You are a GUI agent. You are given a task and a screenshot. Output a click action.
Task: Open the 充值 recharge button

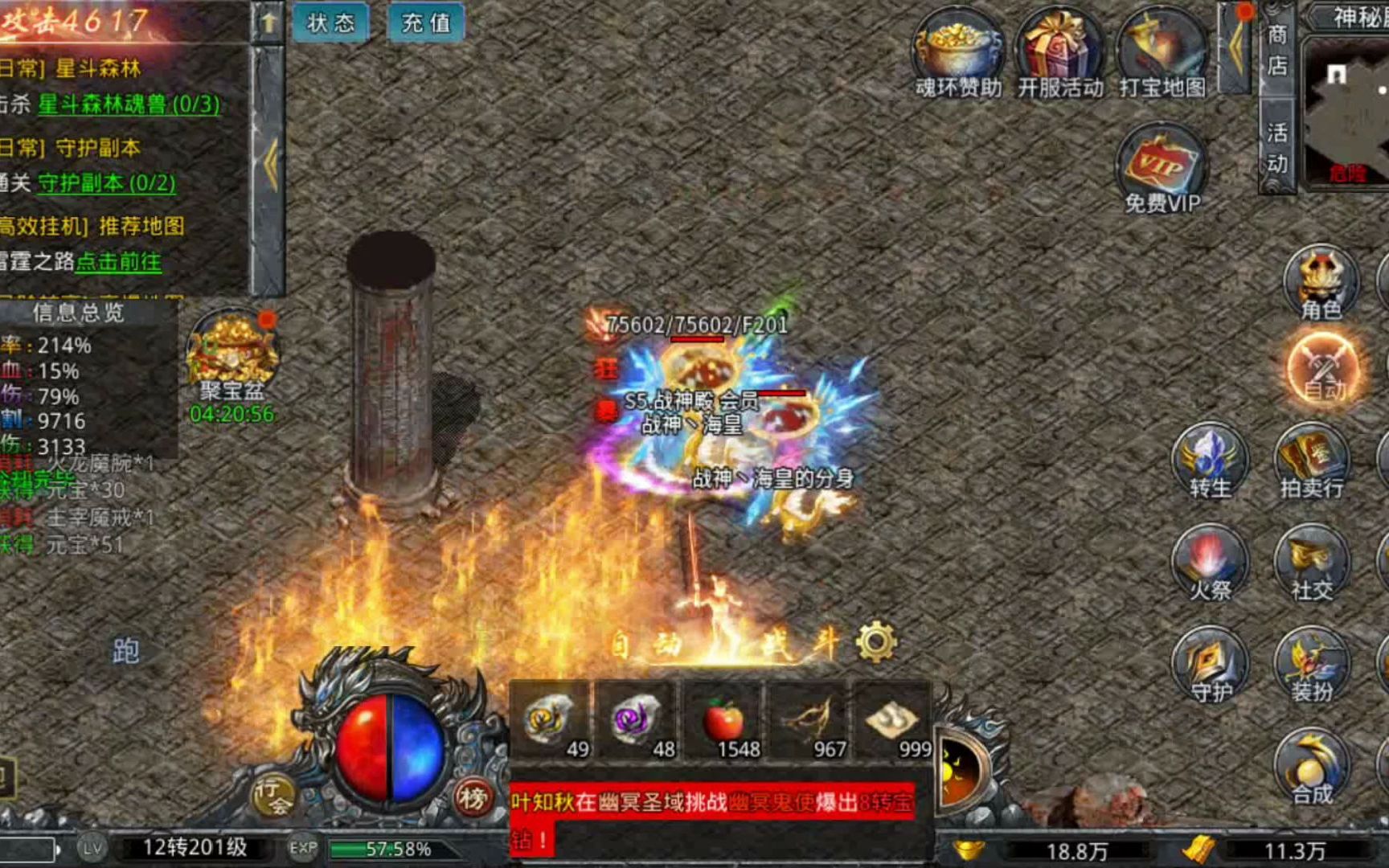click(425, 23)
